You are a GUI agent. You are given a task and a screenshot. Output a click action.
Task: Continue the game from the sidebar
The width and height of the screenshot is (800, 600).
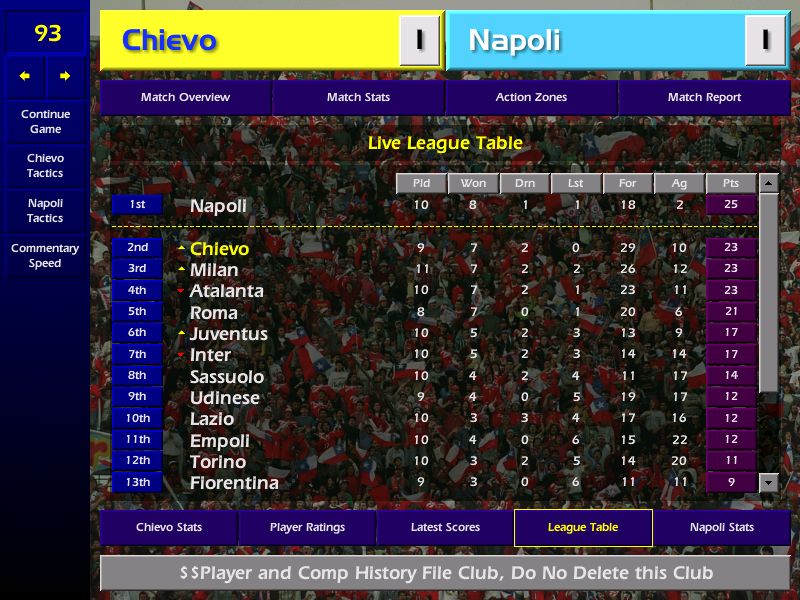pos(45,121)
